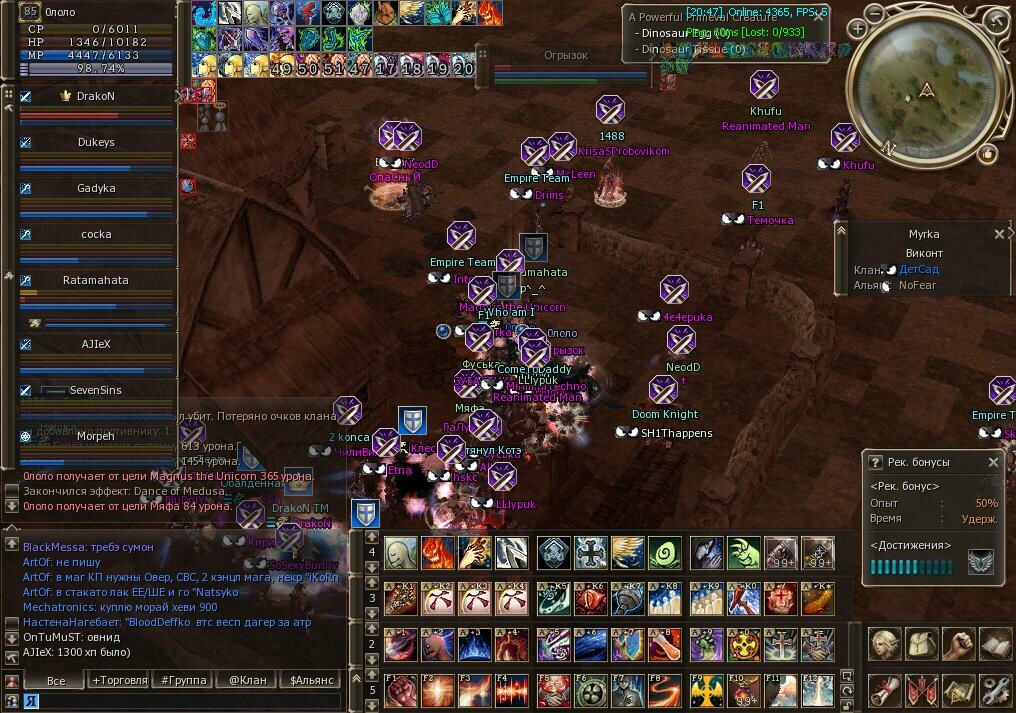Switch to the Торговля chat tab
Screen dimensions: 1016x713
pos(117,680)
